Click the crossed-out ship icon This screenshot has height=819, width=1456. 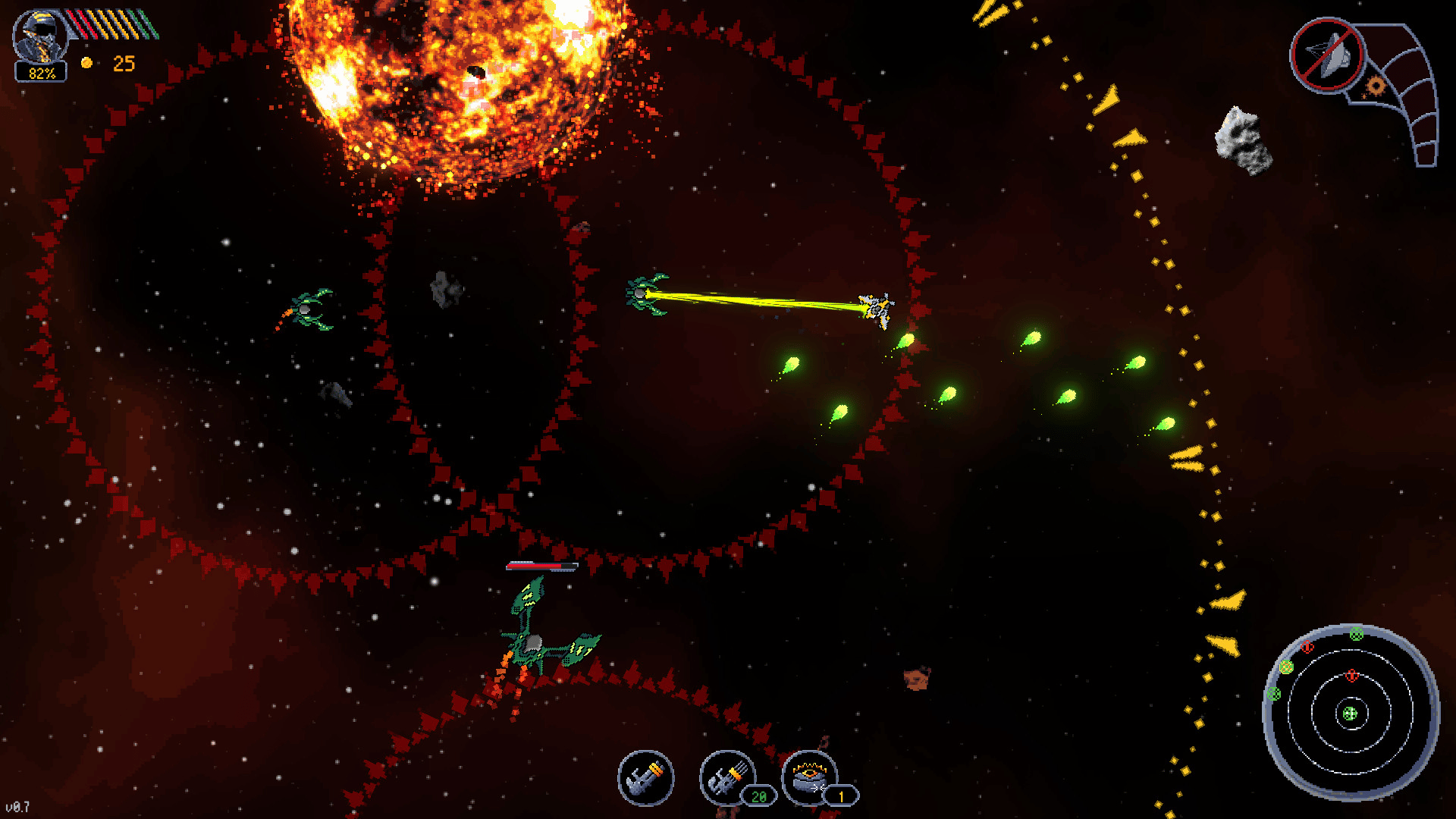click(x=1327, y=55)
